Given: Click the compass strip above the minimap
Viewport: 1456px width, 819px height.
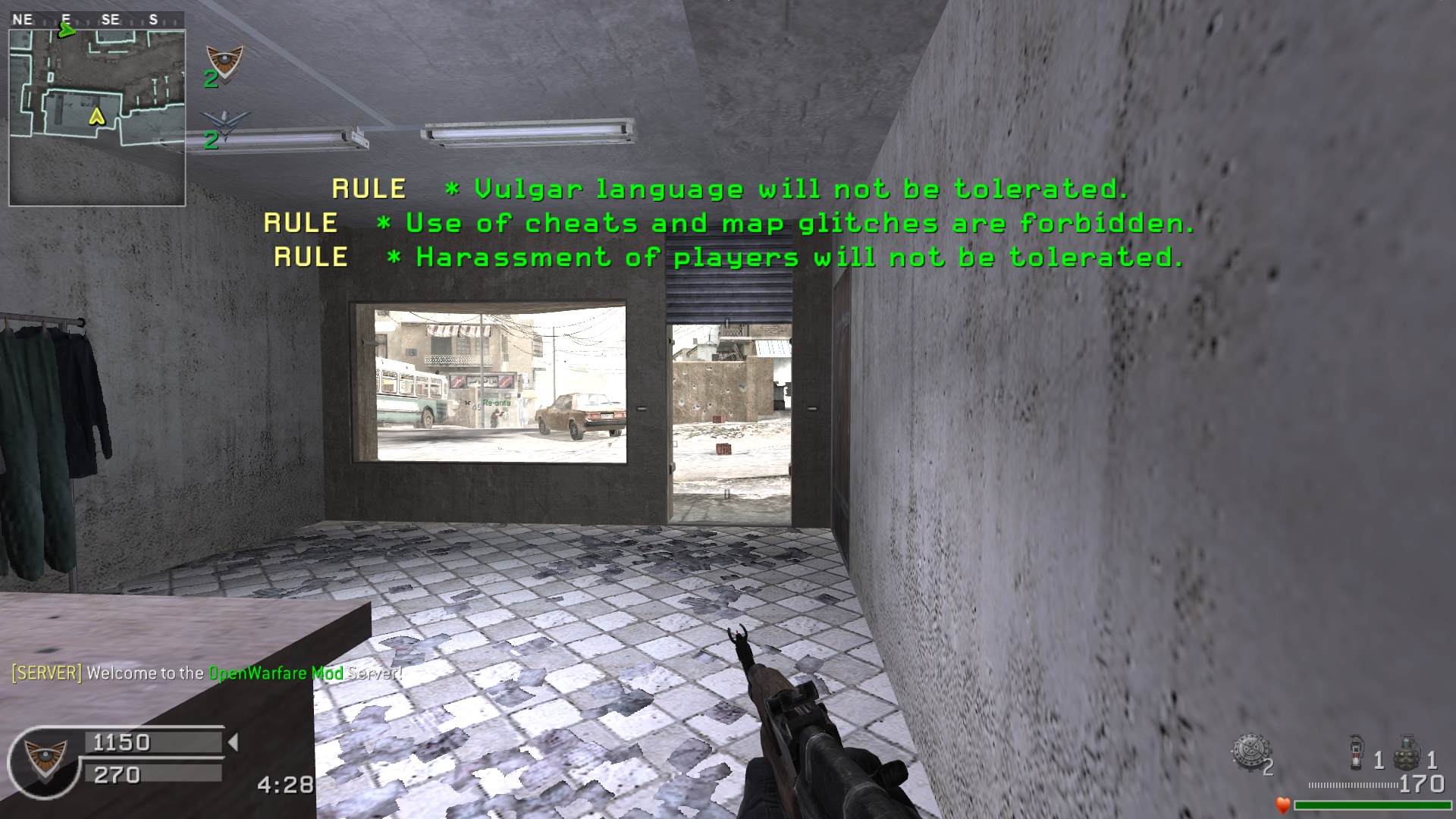Looking at the screenshot, I should (96, 20).
